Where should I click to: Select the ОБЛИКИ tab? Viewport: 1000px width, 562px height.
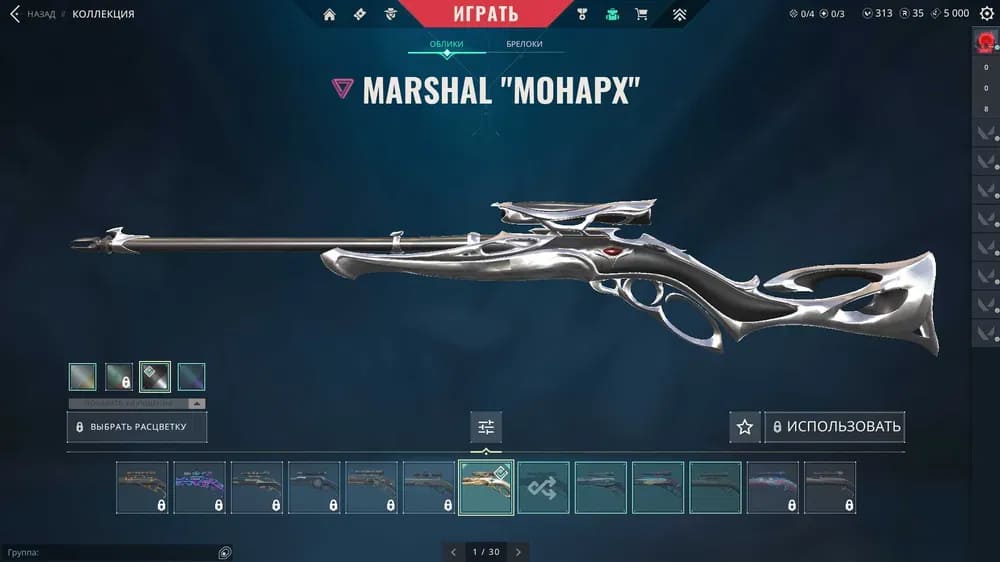click(446, 44)
